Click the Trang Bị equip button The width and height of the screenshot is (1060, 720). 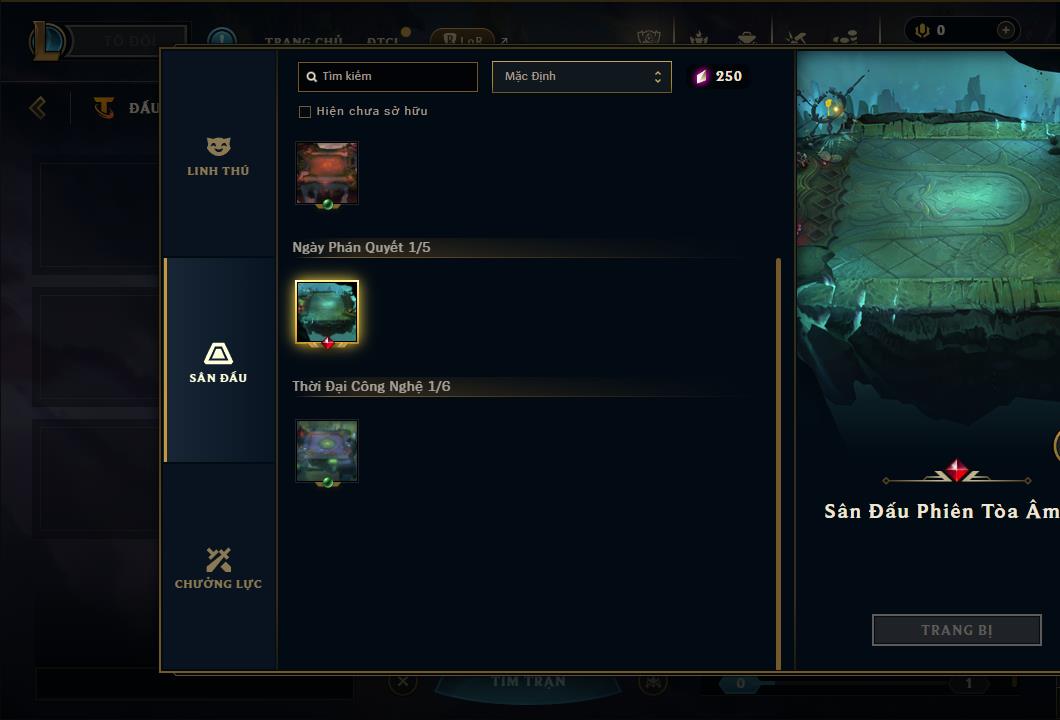tap(956, 630)
